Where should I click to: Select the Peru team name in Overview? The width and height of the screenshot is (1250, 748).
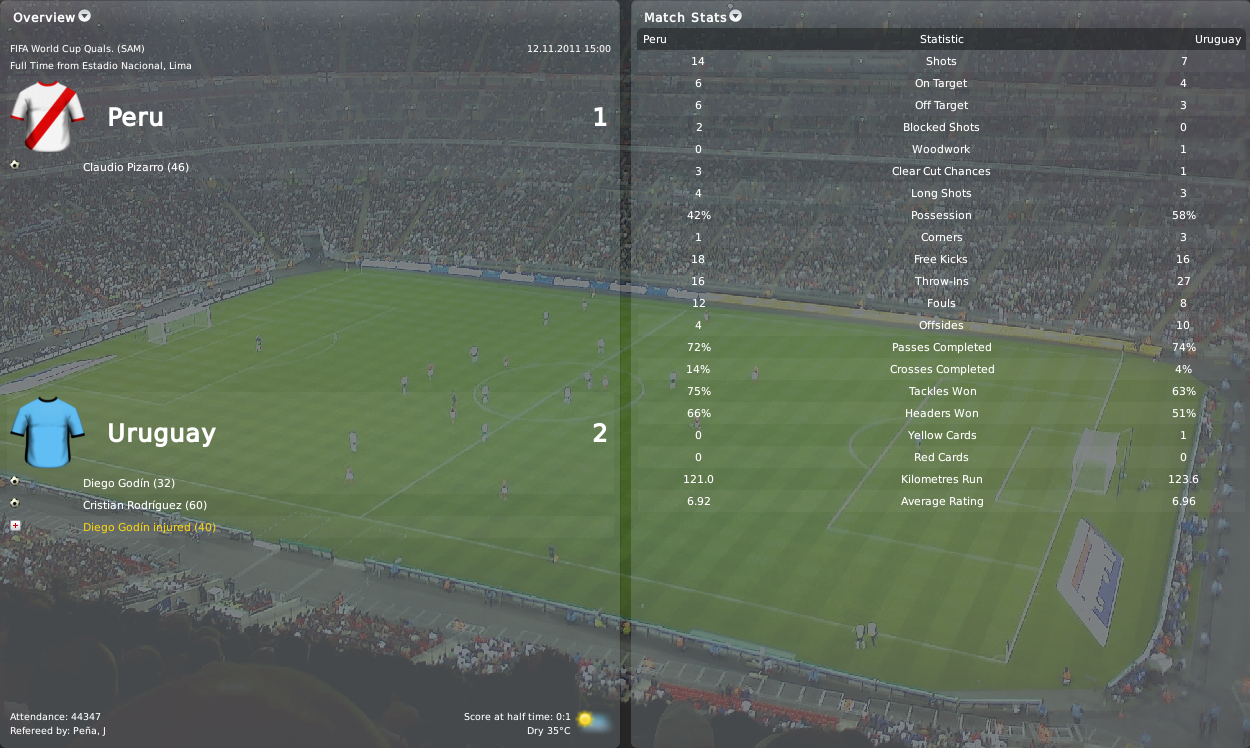point(135,118)
